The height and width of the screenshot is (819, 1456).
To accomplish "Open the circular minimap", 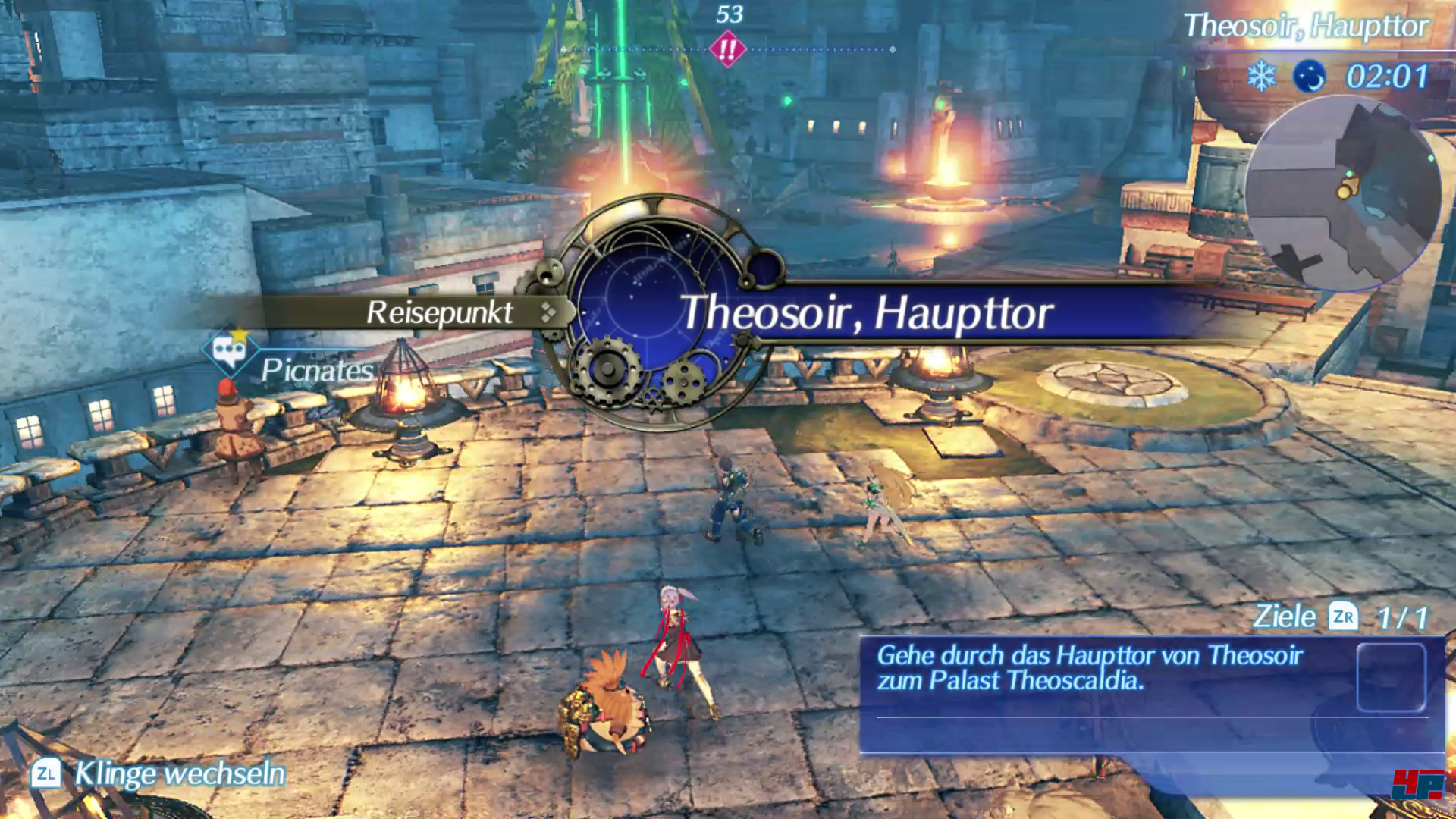I will (x=1343, y=194).
